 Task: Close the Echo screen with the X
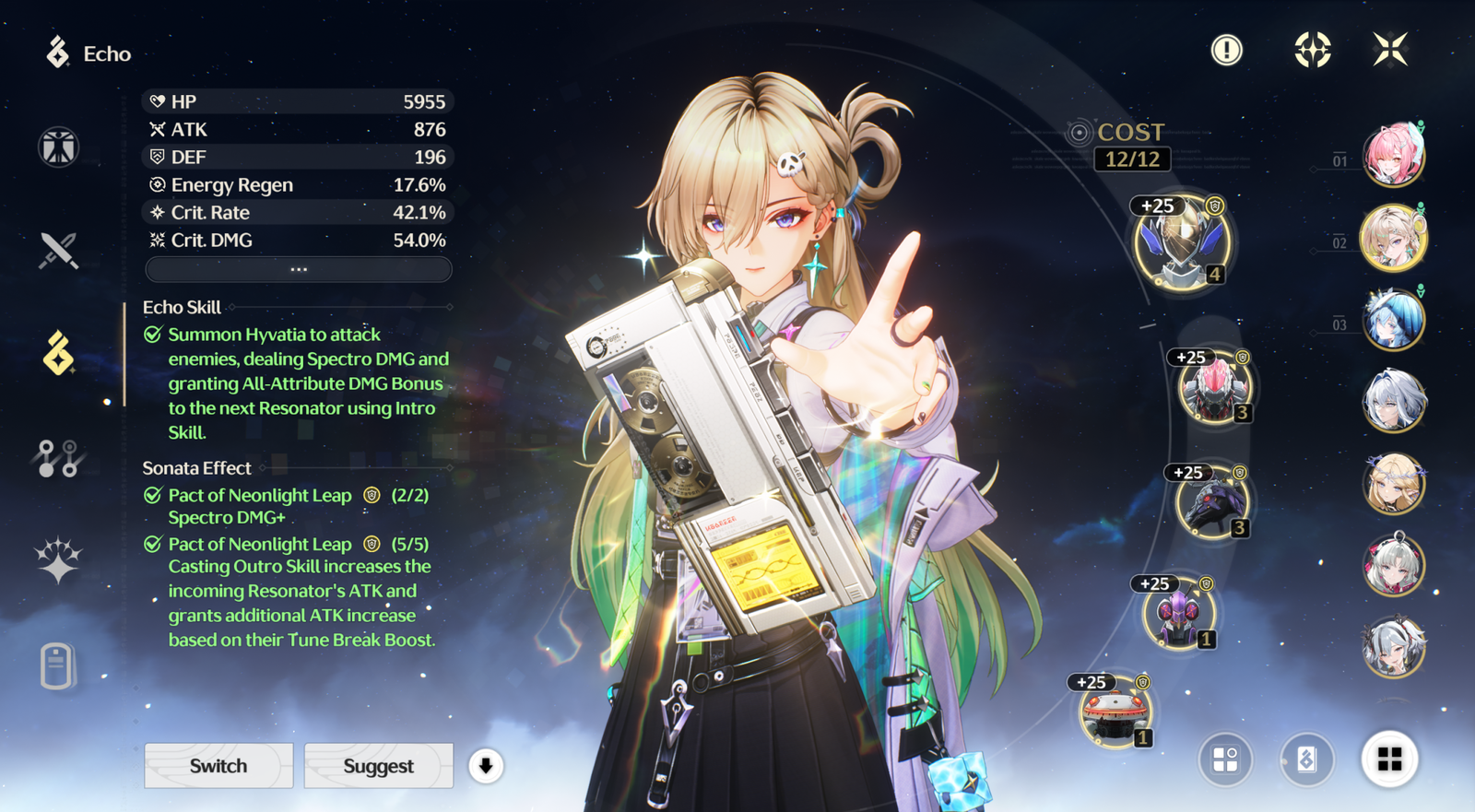pos(1389,50)
